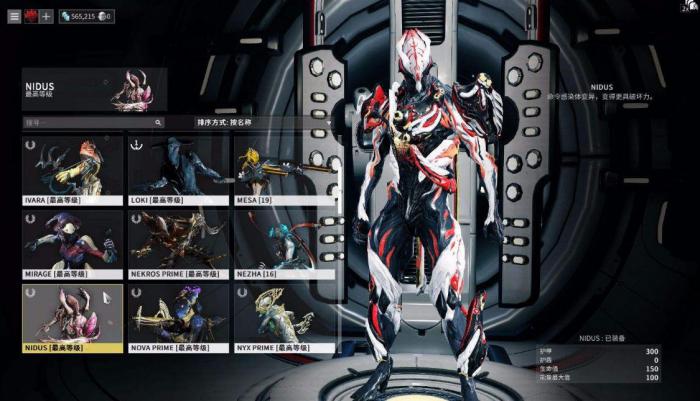Pick the Nezha [16] warframe tile
Screen dimensions: 700x401
(284, 244)
